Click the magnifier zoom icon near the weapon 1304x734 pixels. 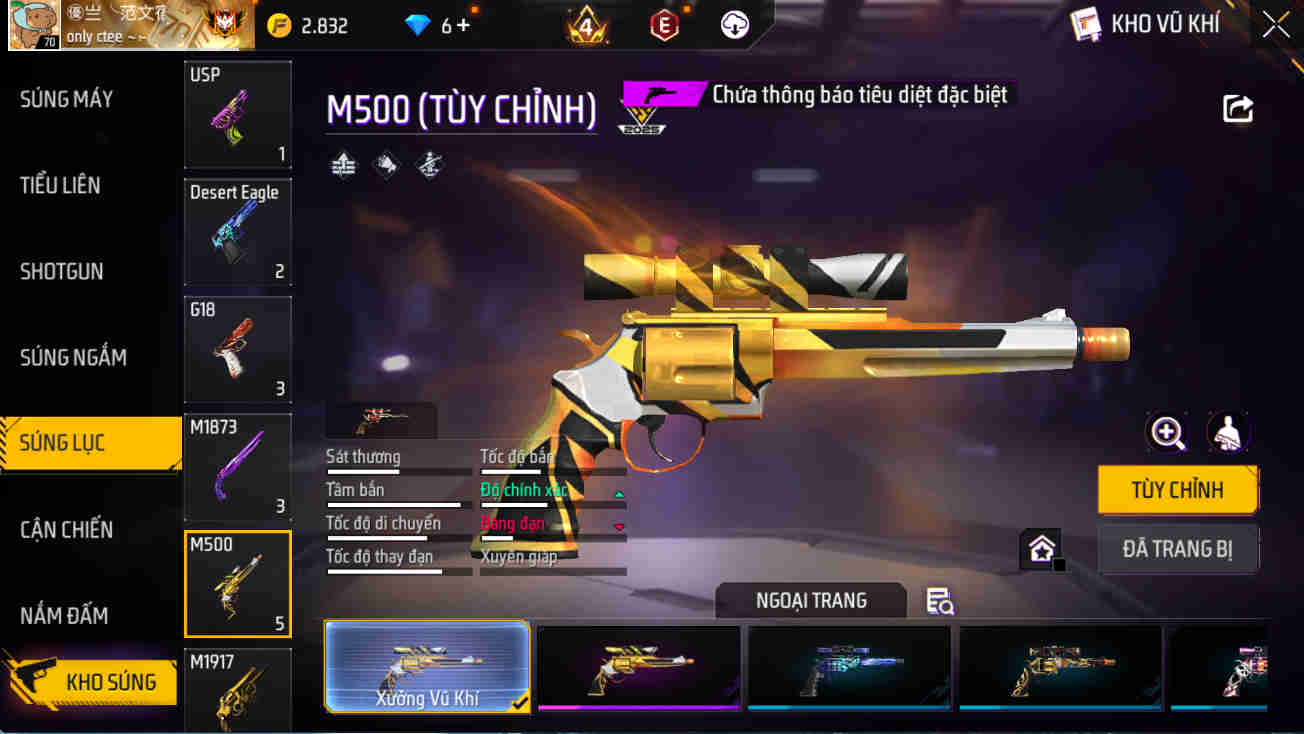pos(1167,432)
